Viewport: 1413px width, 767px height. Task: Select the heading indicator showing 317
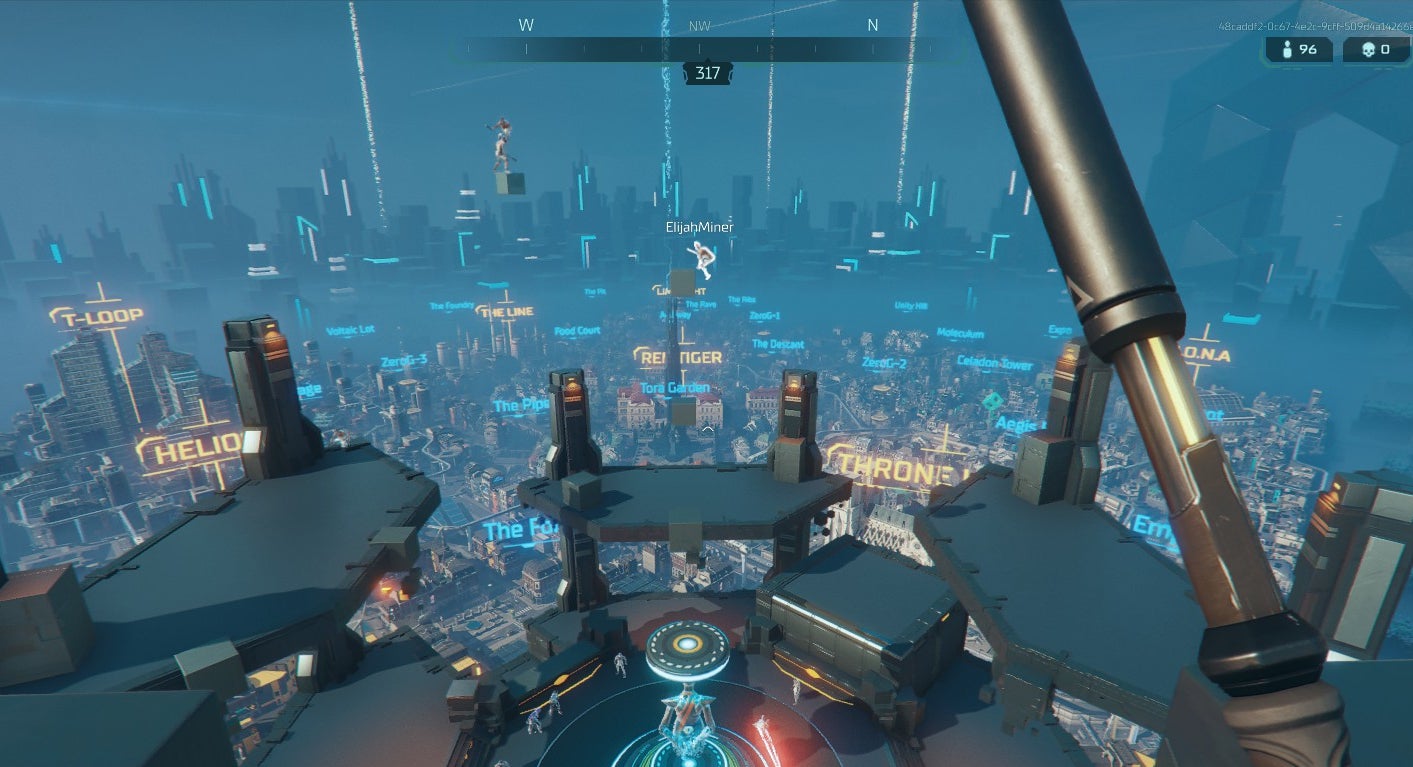click(x=707, y=72)
